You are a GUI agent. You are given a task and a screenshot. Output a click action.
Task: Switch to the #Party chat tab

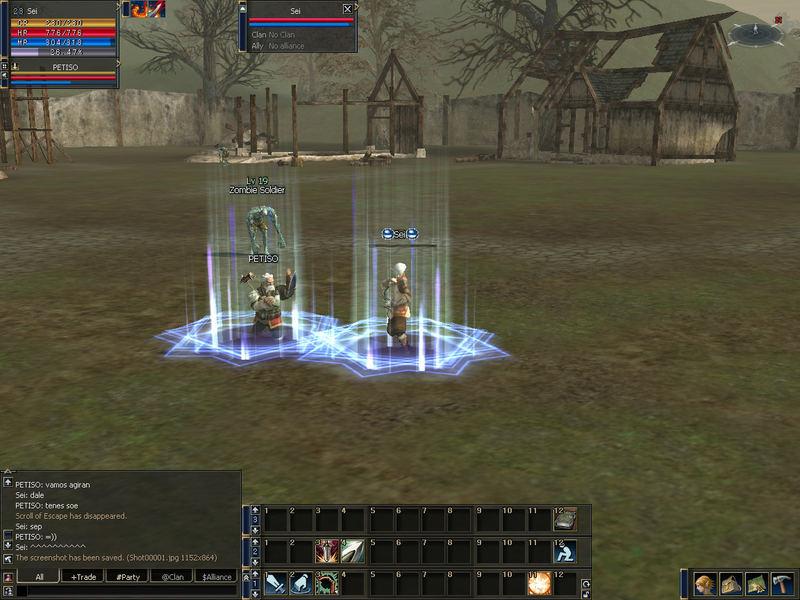pyautogui.click(x=126, y=576)
